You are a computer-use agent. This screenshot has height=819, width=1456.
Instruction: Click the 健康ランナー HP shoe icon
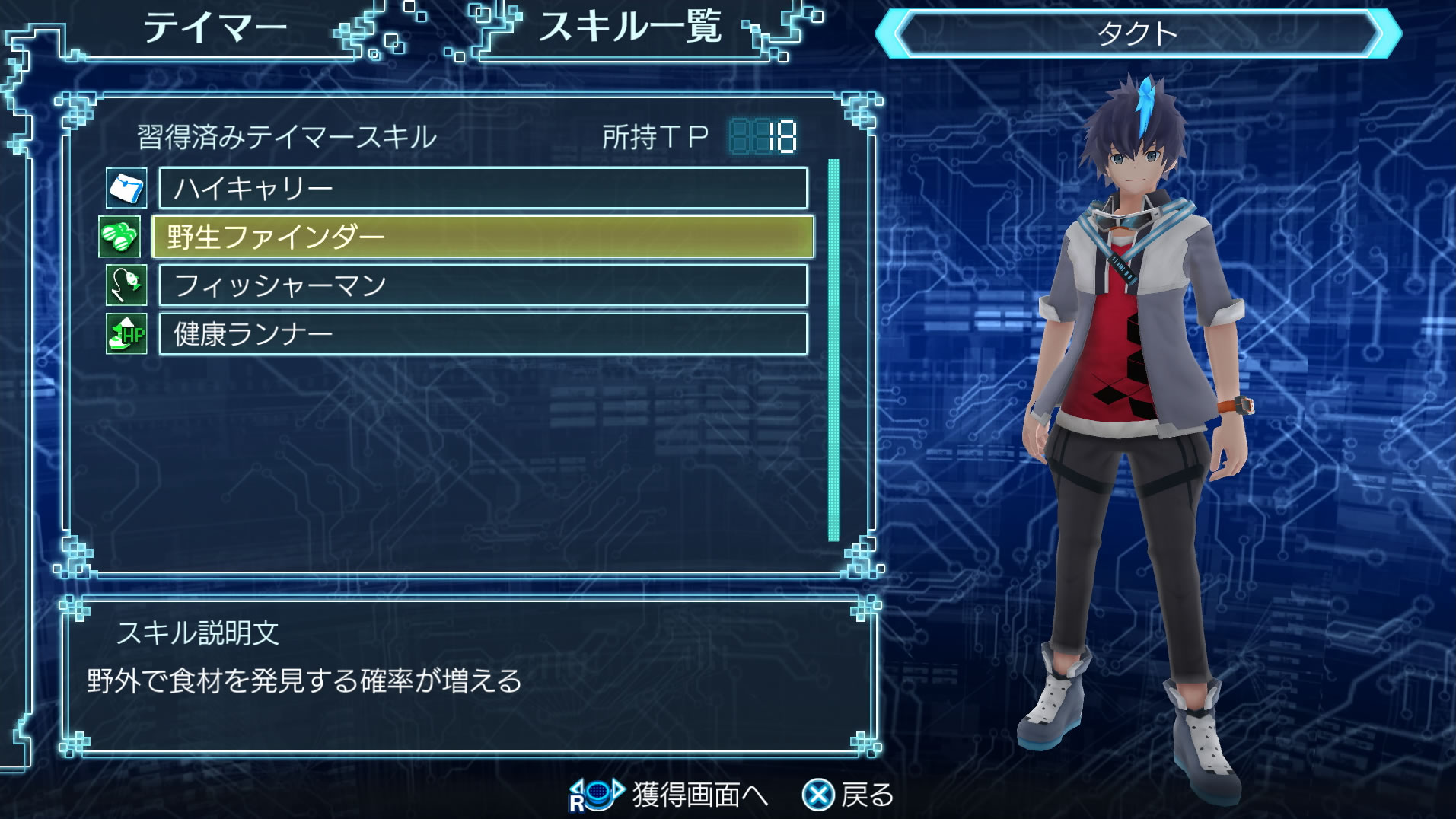point(126,334)
